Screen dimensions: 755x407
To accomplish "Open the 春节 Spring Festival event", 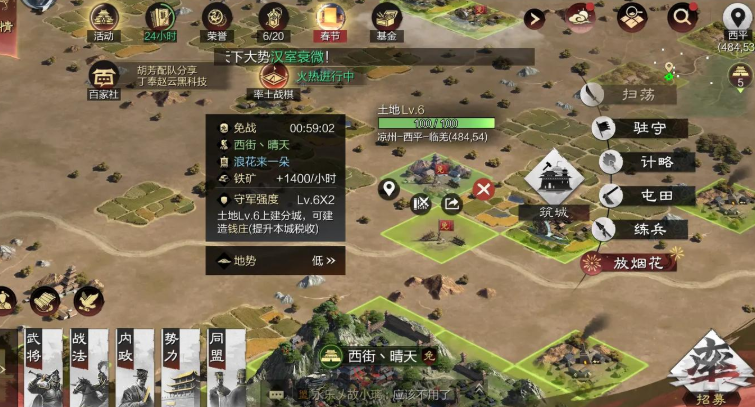I will [x=329, y=18].
